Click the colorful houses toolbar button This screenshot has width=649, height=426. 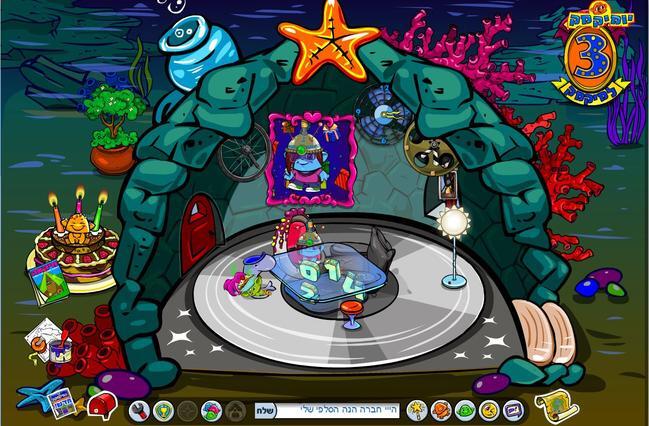pyautogui.click(x=211, y=410)
